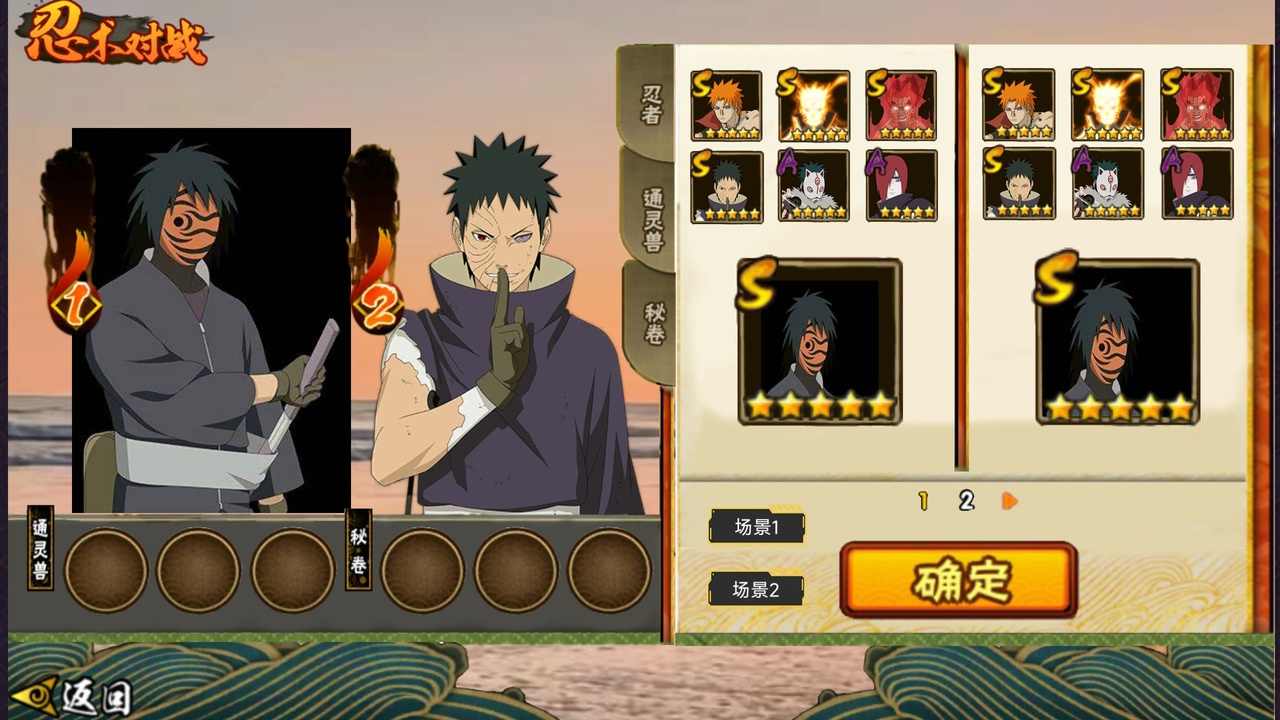The width and height of the screenshot is (1280, 720).
Task: Click the orange next-page arrow
Action: [x=1009, y=500]
